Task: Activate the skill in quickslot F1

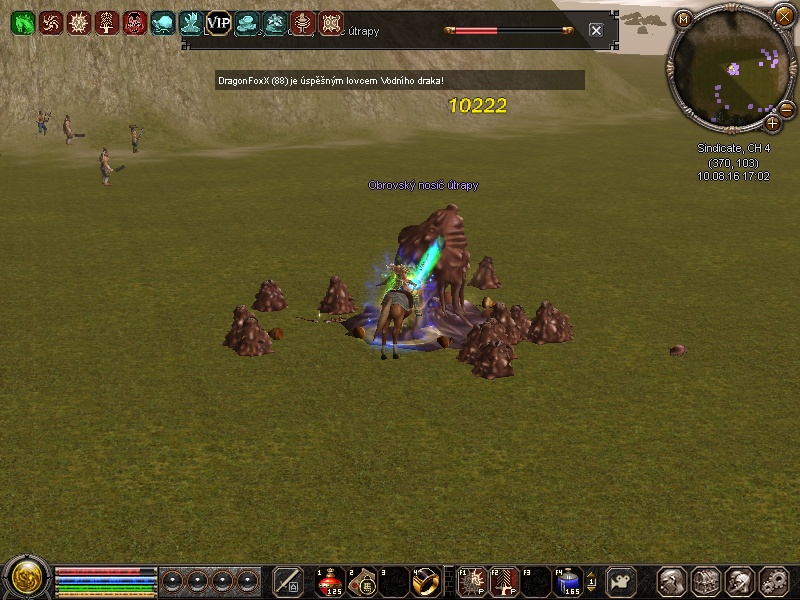Action: tap(473, 581)
